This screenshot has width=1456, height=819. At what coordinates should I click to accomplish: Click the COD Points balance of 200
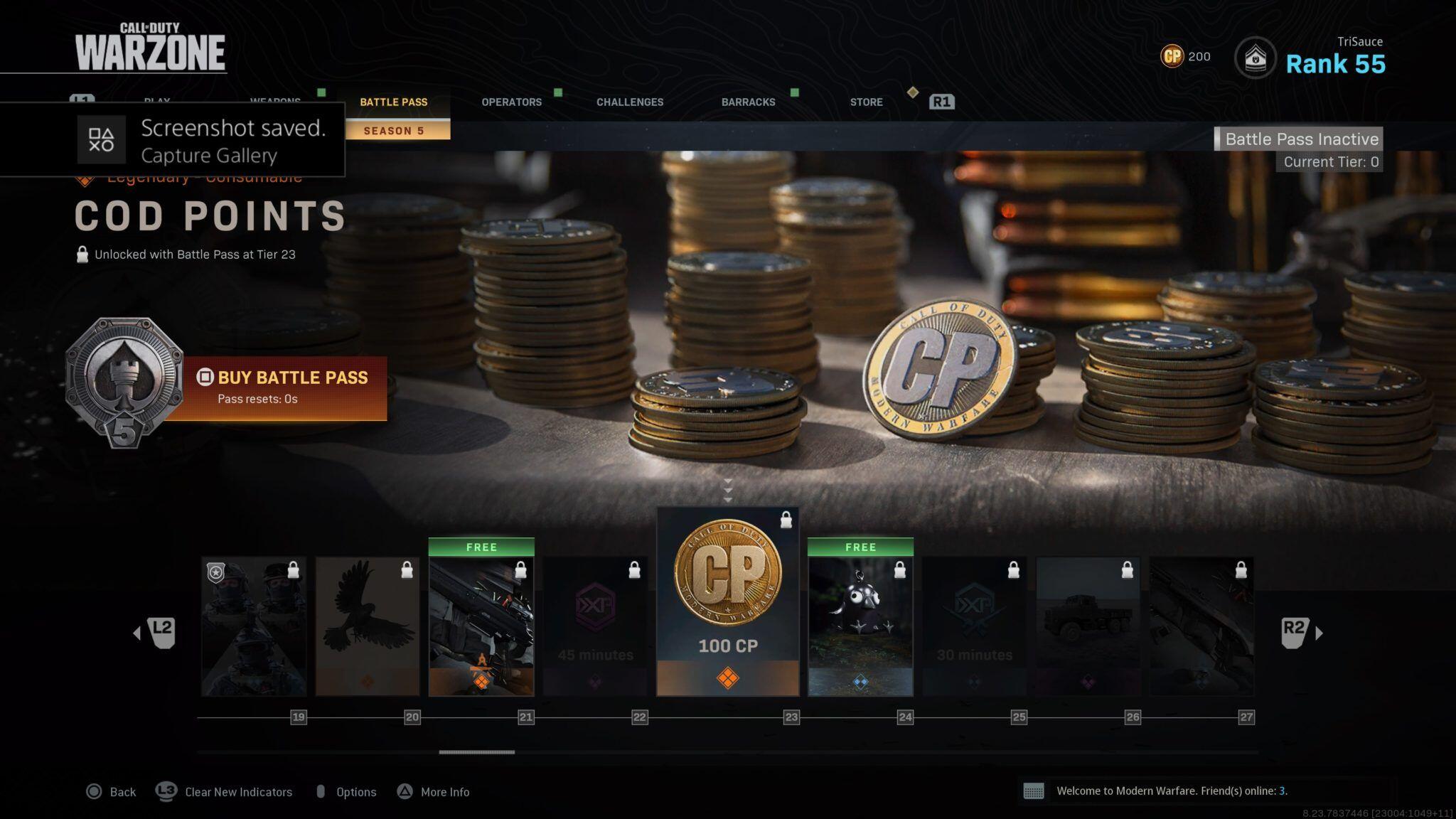1185,56
